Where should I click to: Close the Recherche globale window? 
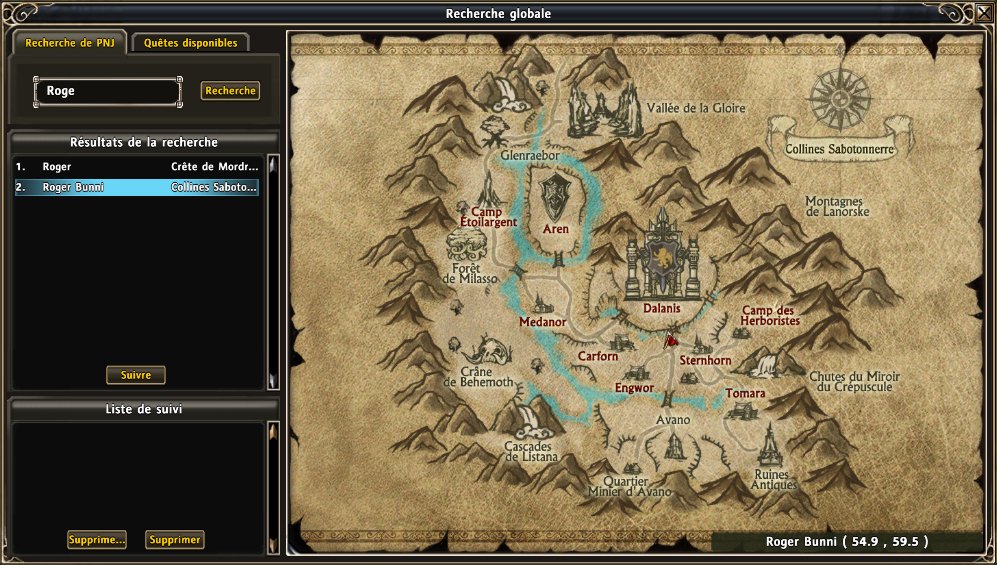982,14
